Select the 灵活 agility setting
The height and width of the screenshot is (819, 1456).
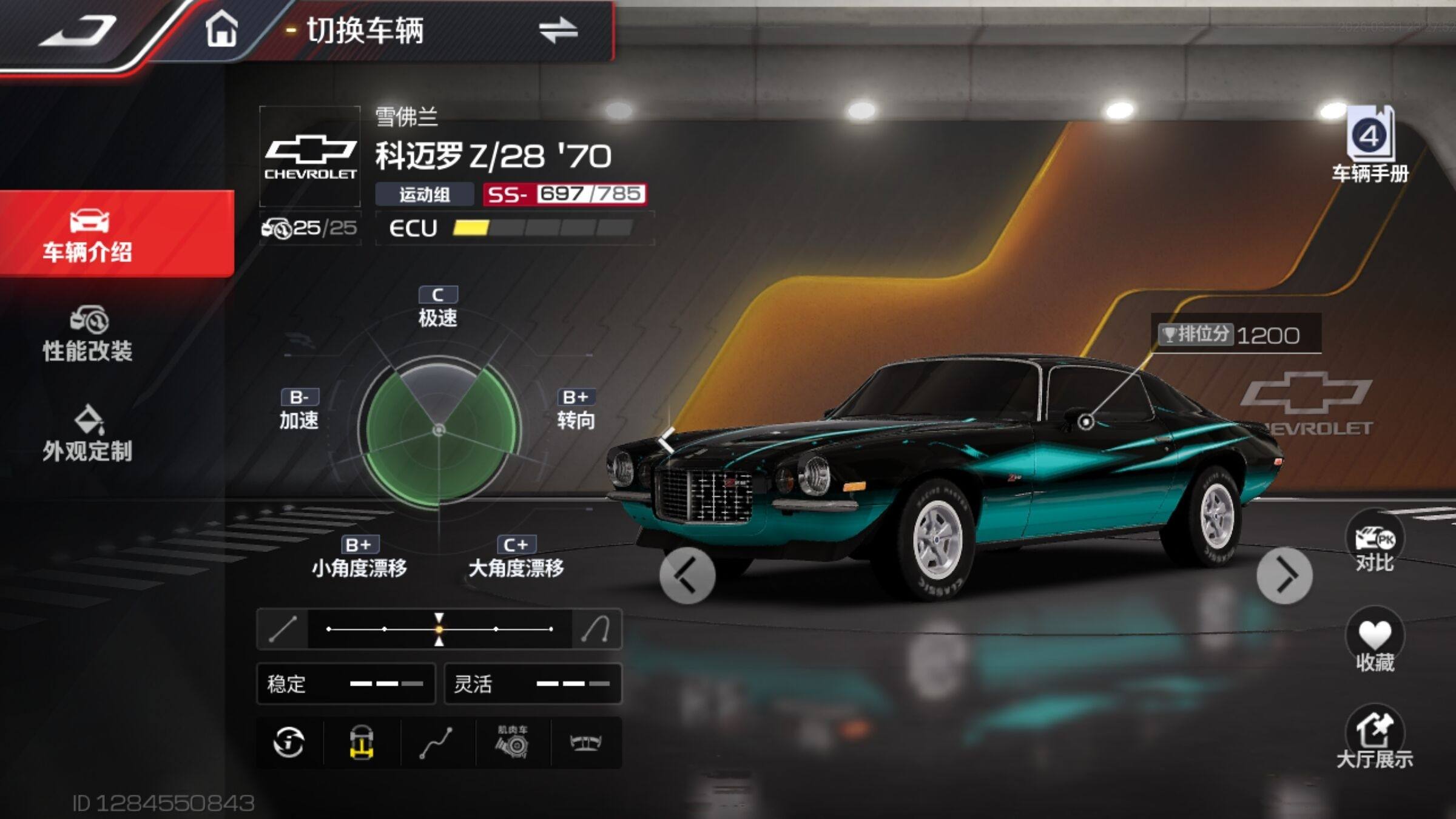(533, 684)
